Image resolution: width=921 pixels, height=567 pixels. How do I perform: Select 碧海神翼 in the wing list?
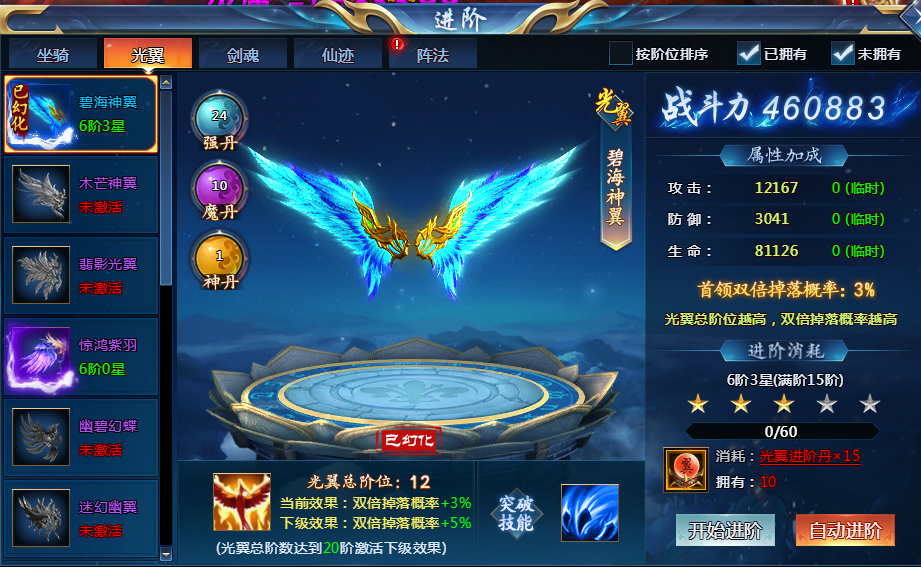tap(81, 114)
